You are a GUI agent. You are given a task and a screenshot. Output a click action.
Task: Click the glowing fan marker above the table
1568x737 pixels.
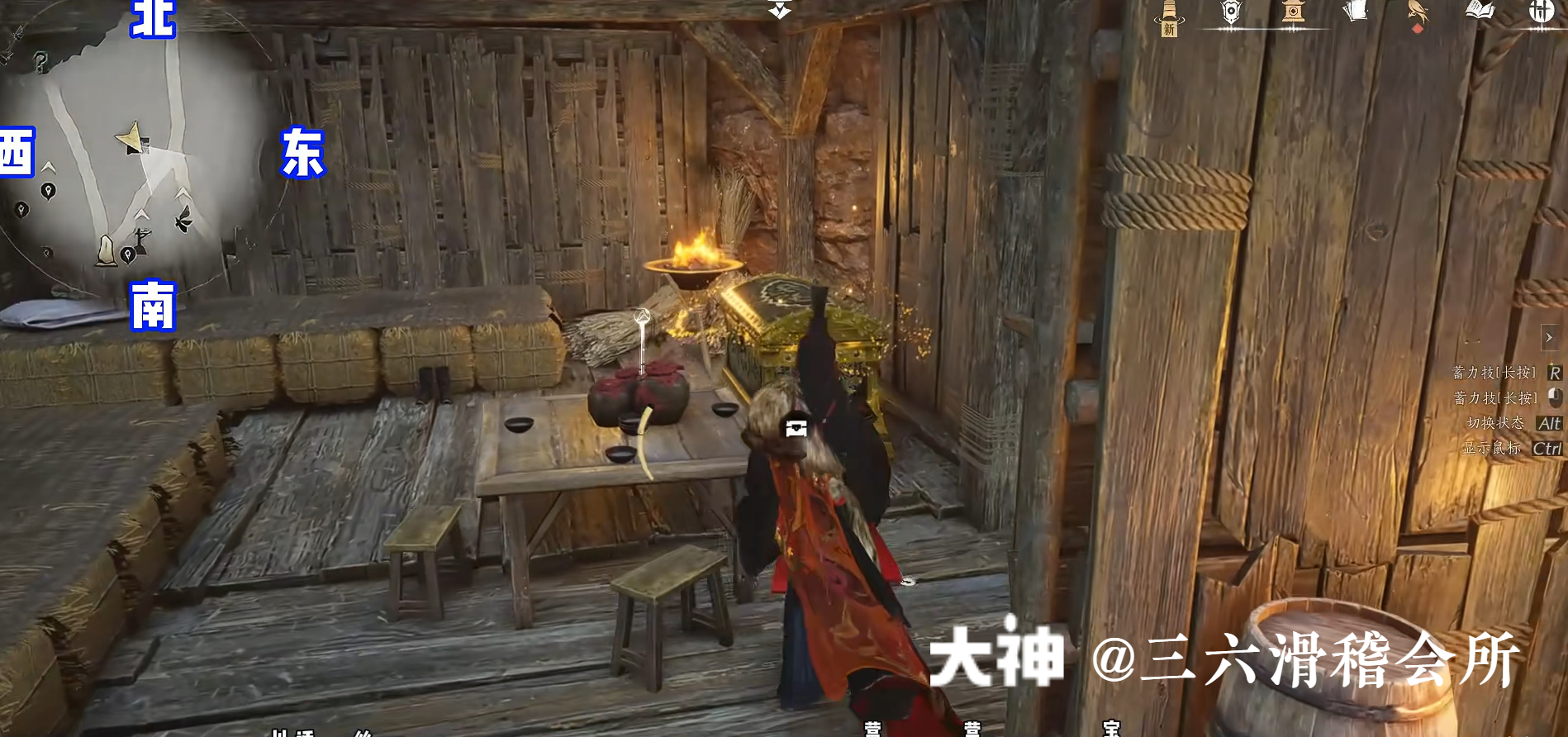640,316
